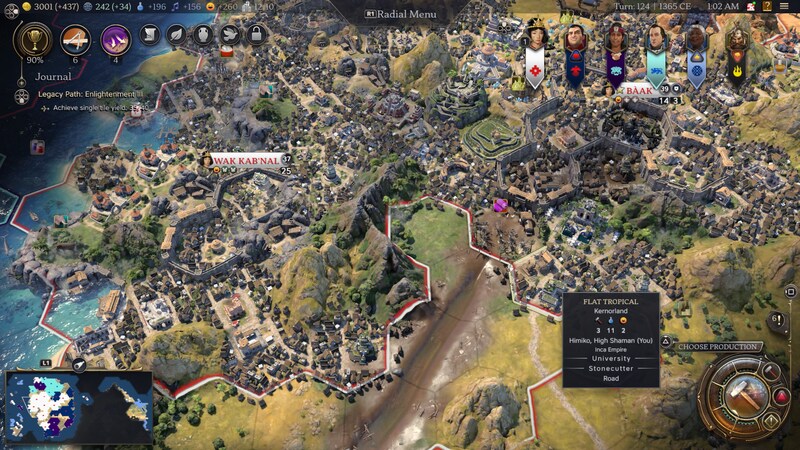Viewport: 800px width, 450px height.
Task: Open the scroll policies icon
Action: click(x=150, y=35)
